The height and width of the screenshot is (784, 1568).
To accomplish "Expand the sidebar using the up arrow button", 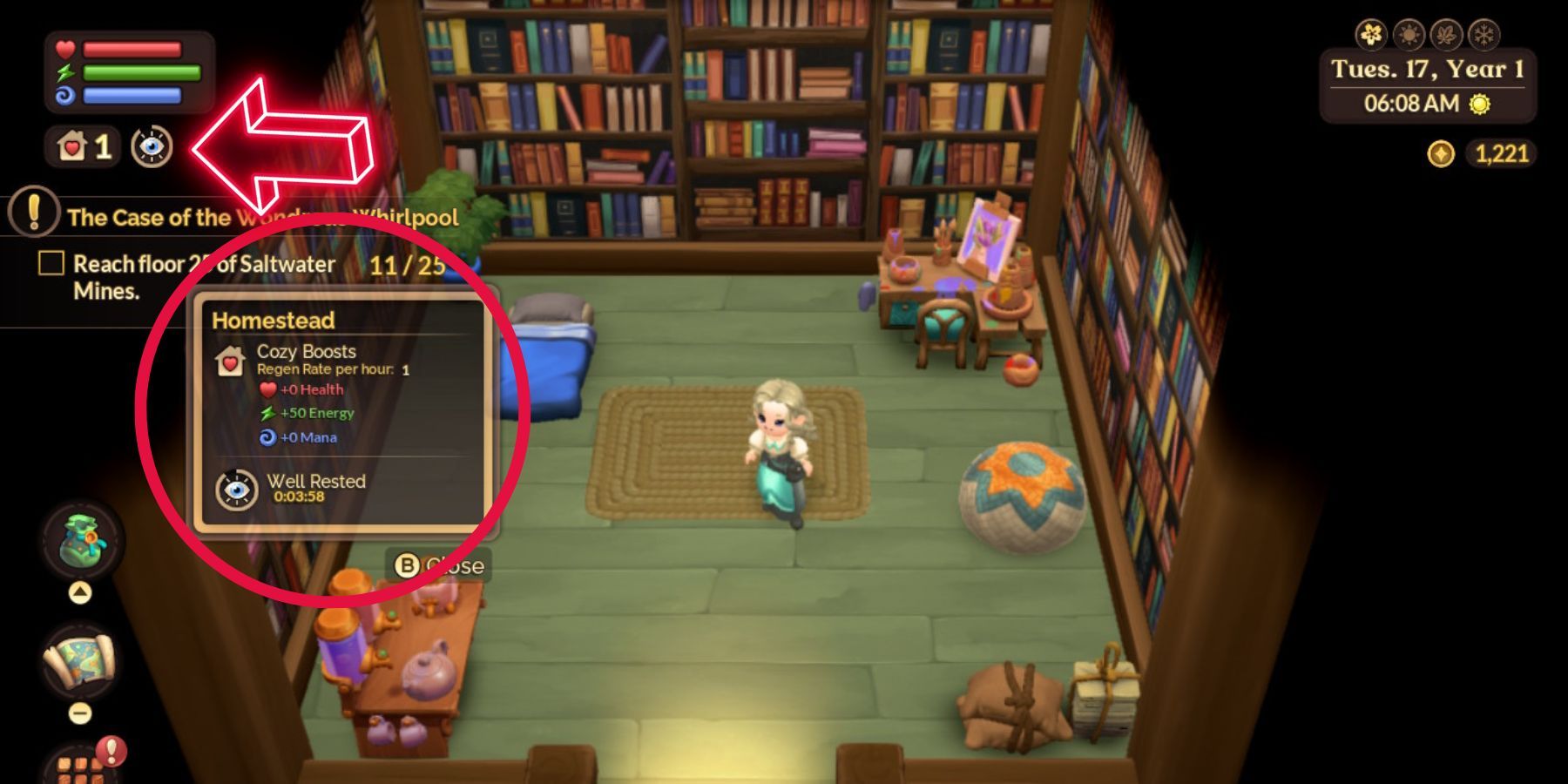I will click(79, 591).
